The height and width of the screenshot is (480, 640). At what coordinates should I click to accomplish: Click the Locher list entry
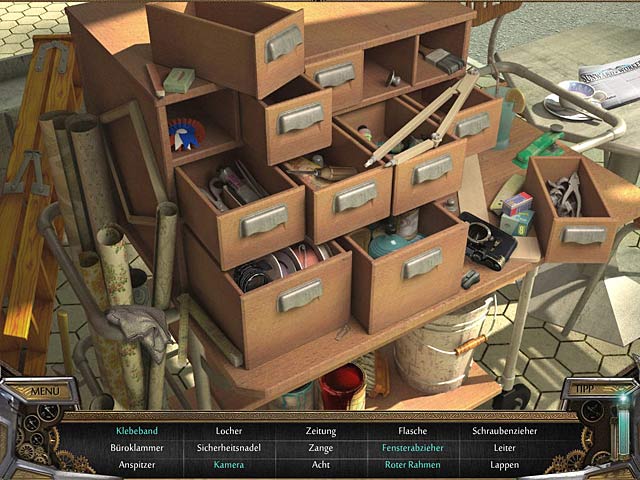tap(228, 431)
